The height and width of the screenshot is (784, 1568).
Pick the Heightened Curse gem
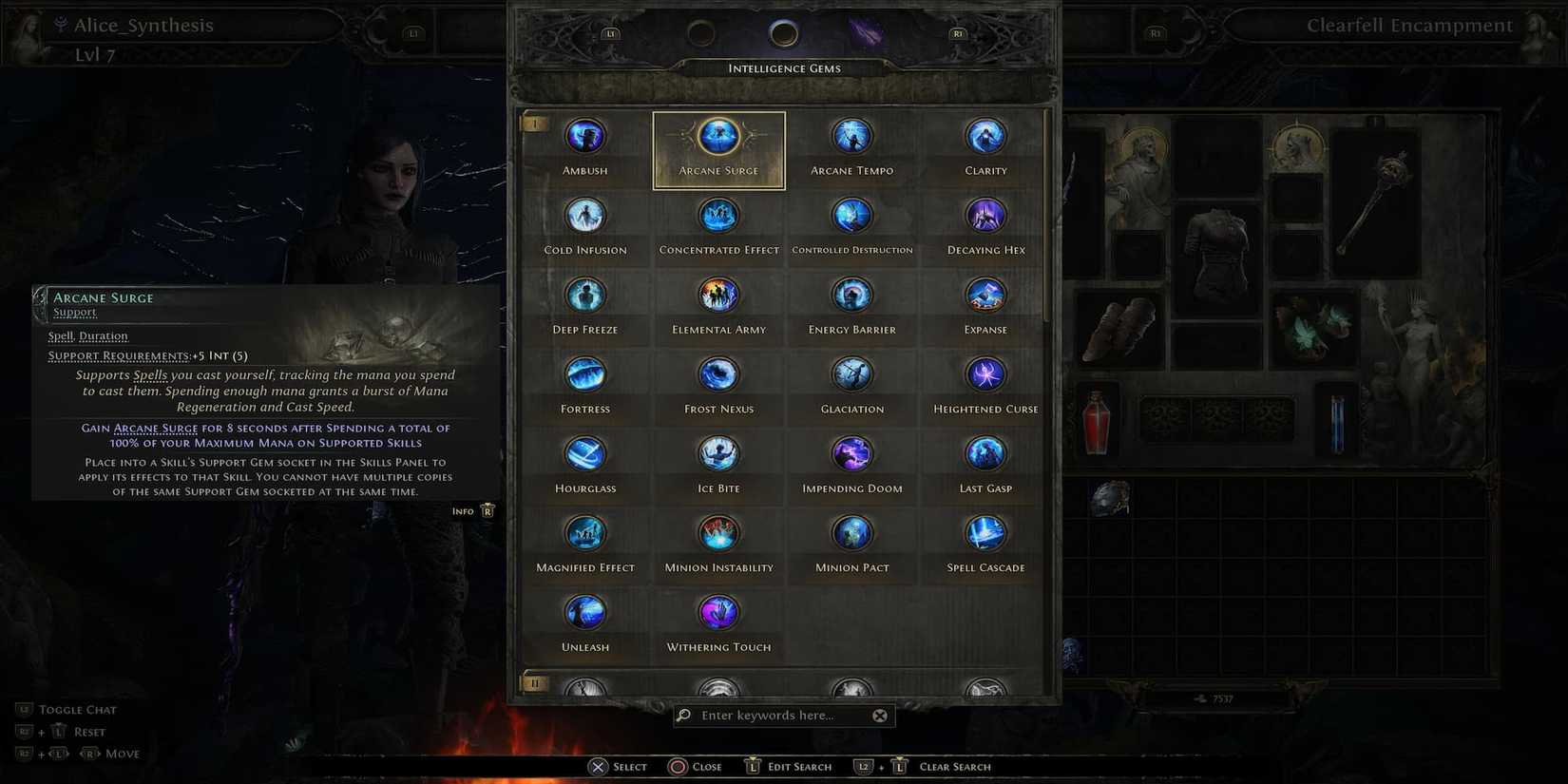[x=985, y=373]
